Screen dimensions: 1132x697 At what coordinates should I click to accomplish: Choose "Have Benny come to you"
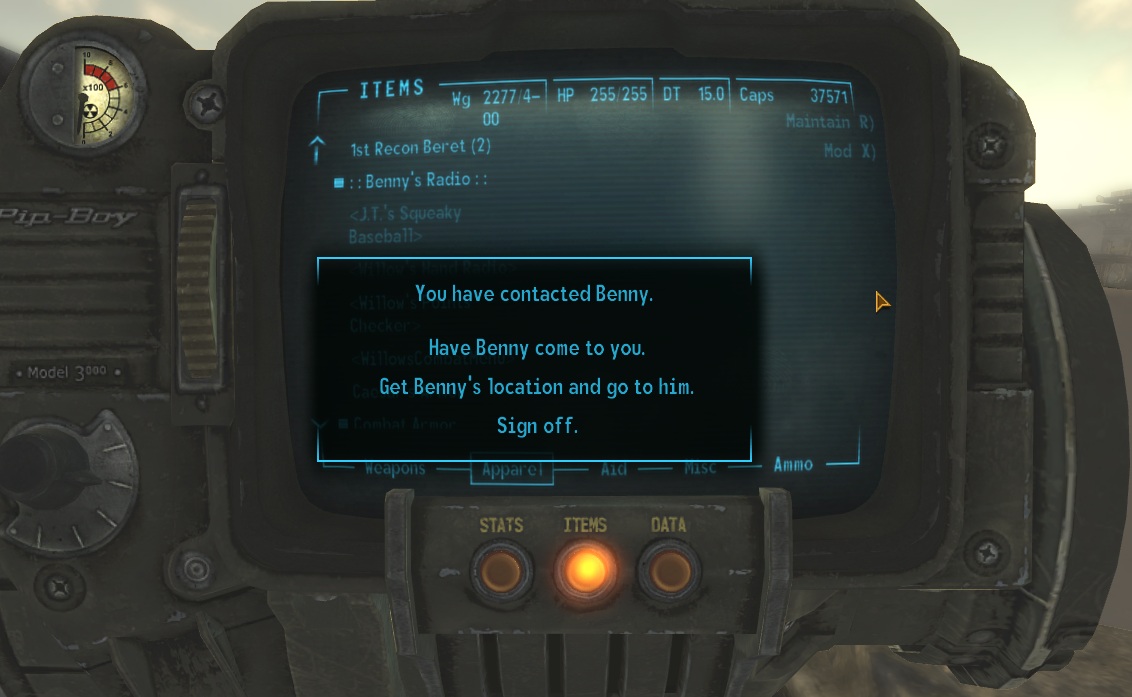[536, 348]
